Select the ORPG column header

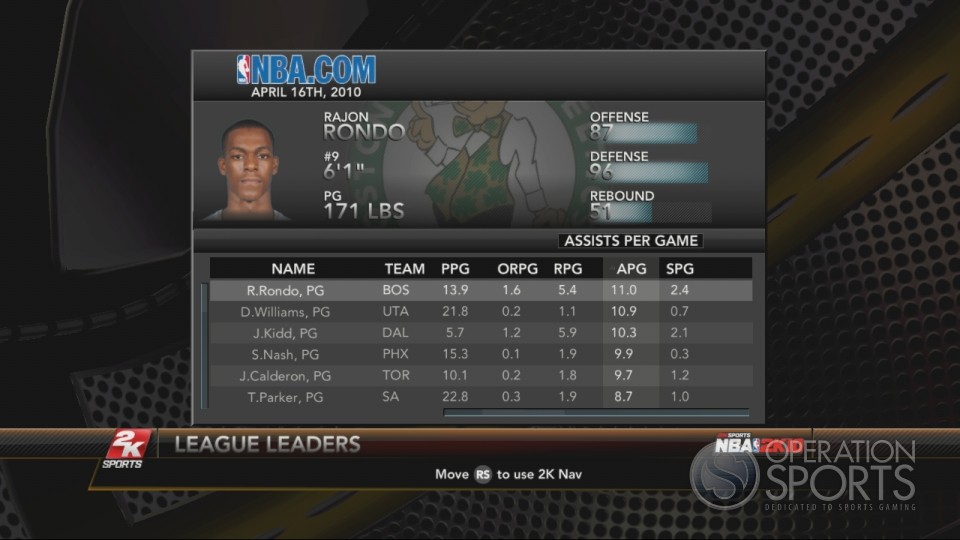(518, 269)
